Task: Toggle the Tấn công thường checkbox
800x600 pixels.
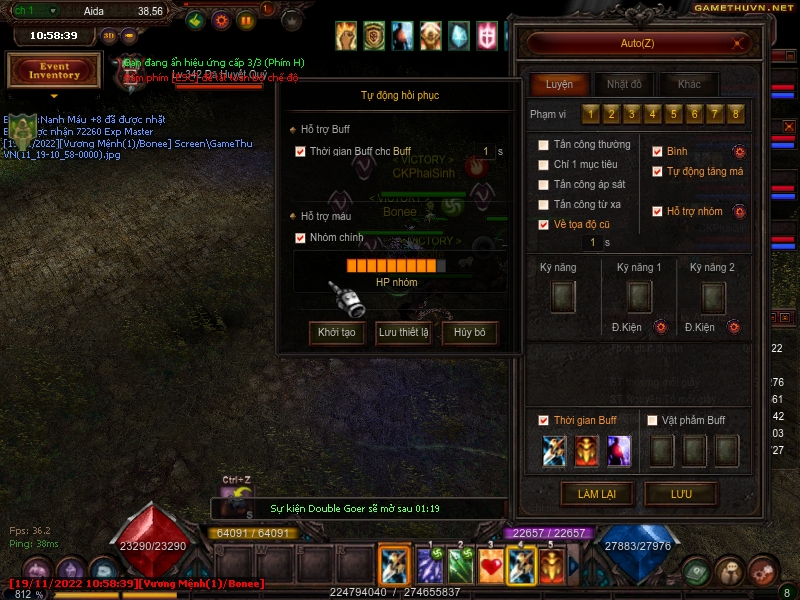Action: 543,145
